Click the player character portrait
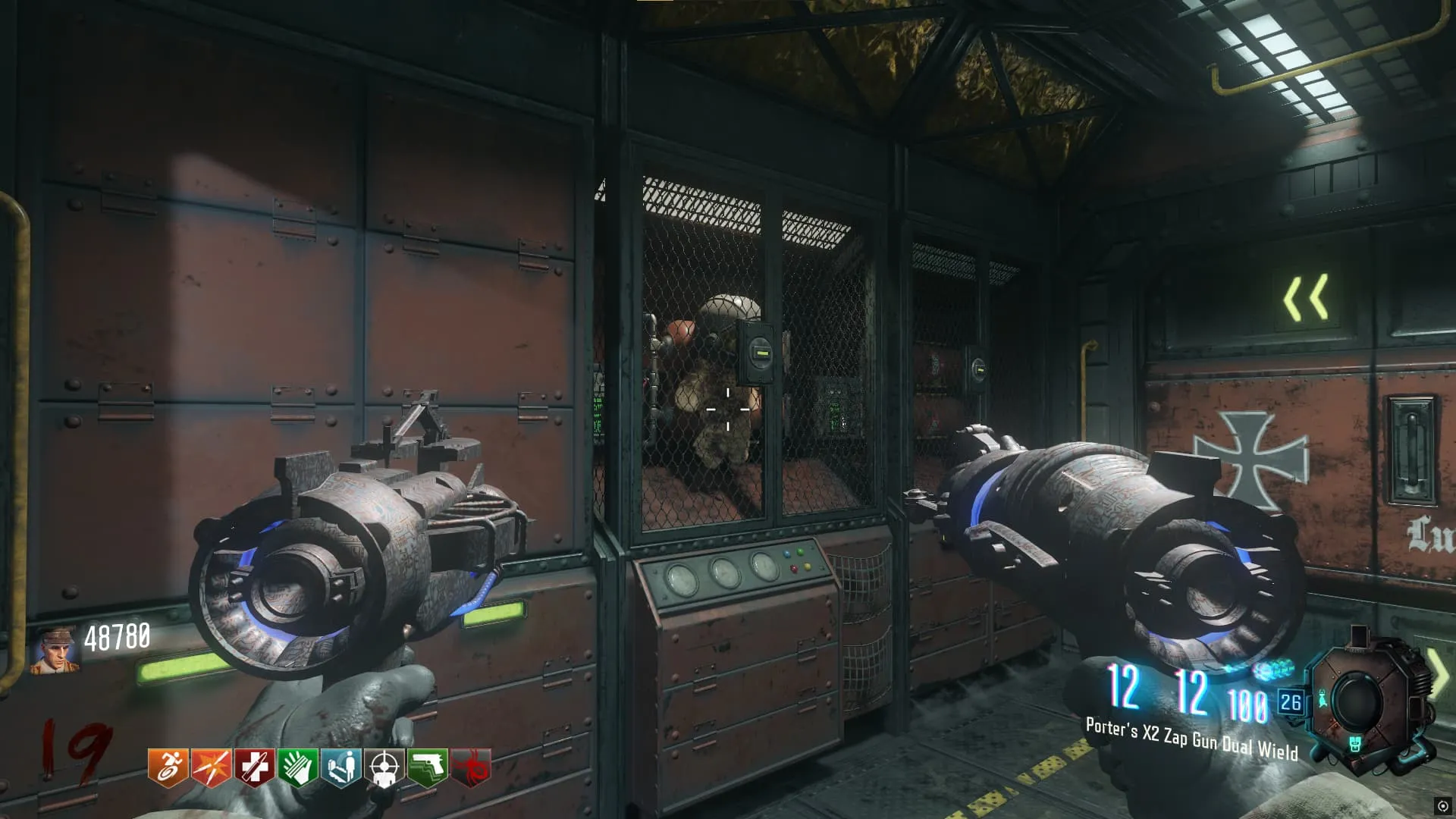Screen dimensions: 1456x819 55,651
